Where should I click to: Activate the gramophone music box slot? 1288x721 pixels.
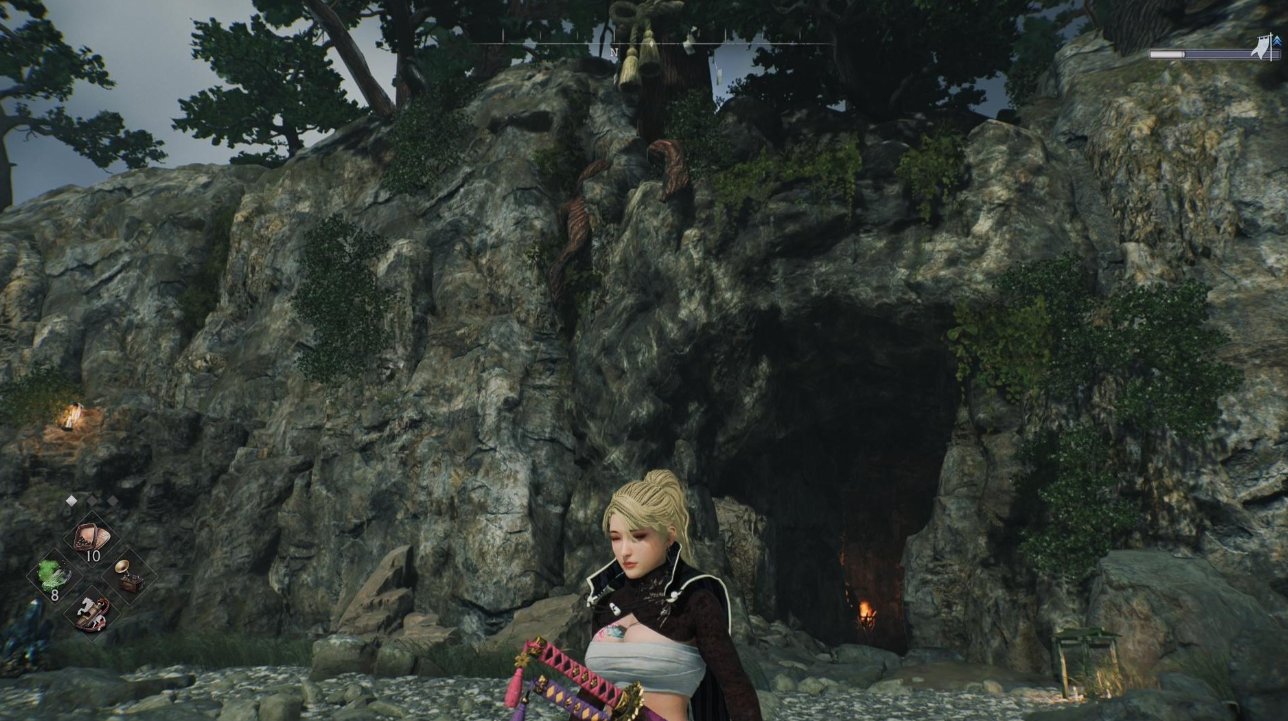click(127, 574)
